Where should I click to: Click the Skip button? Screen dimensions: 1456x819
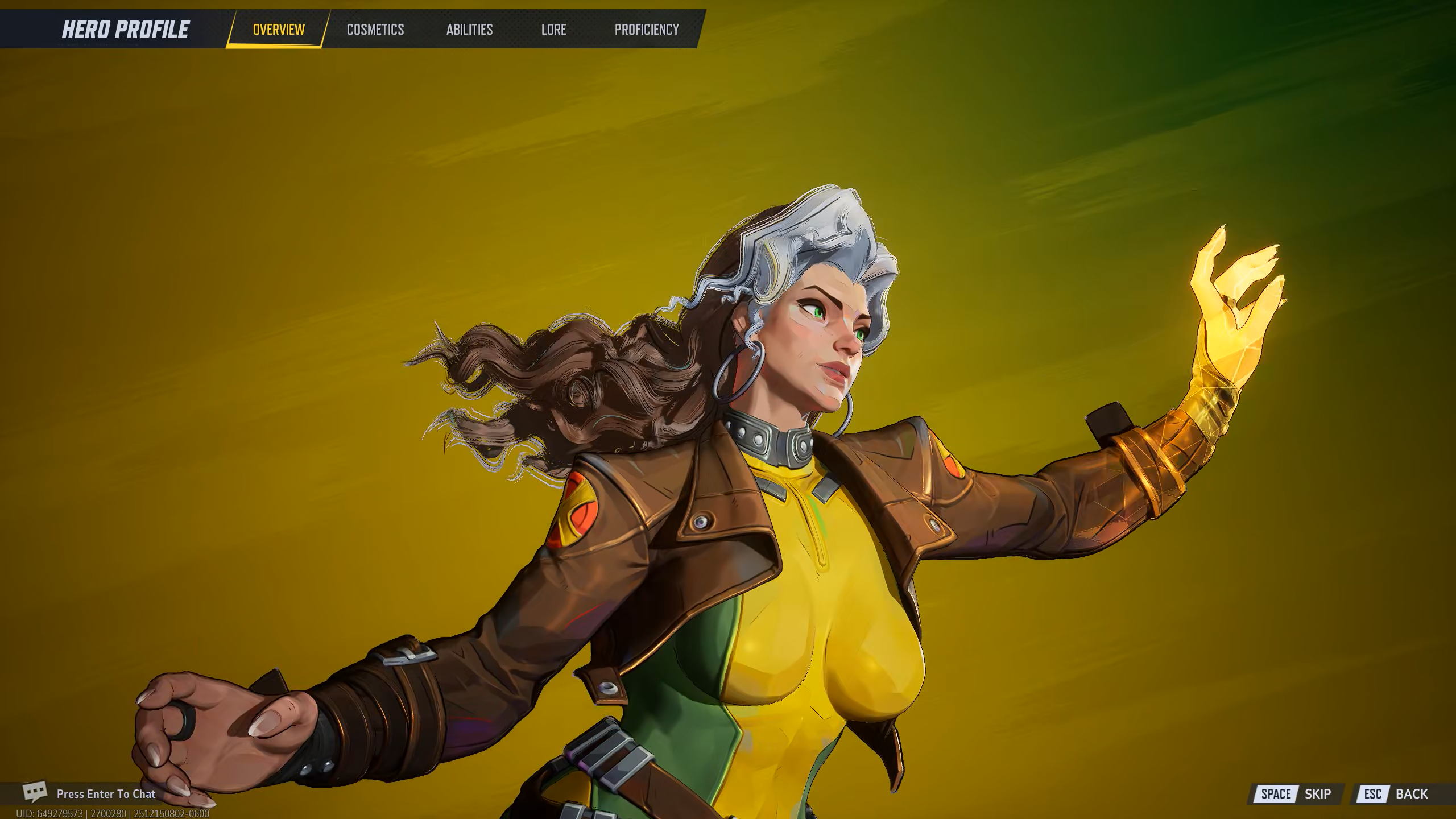click(1296, 794)
